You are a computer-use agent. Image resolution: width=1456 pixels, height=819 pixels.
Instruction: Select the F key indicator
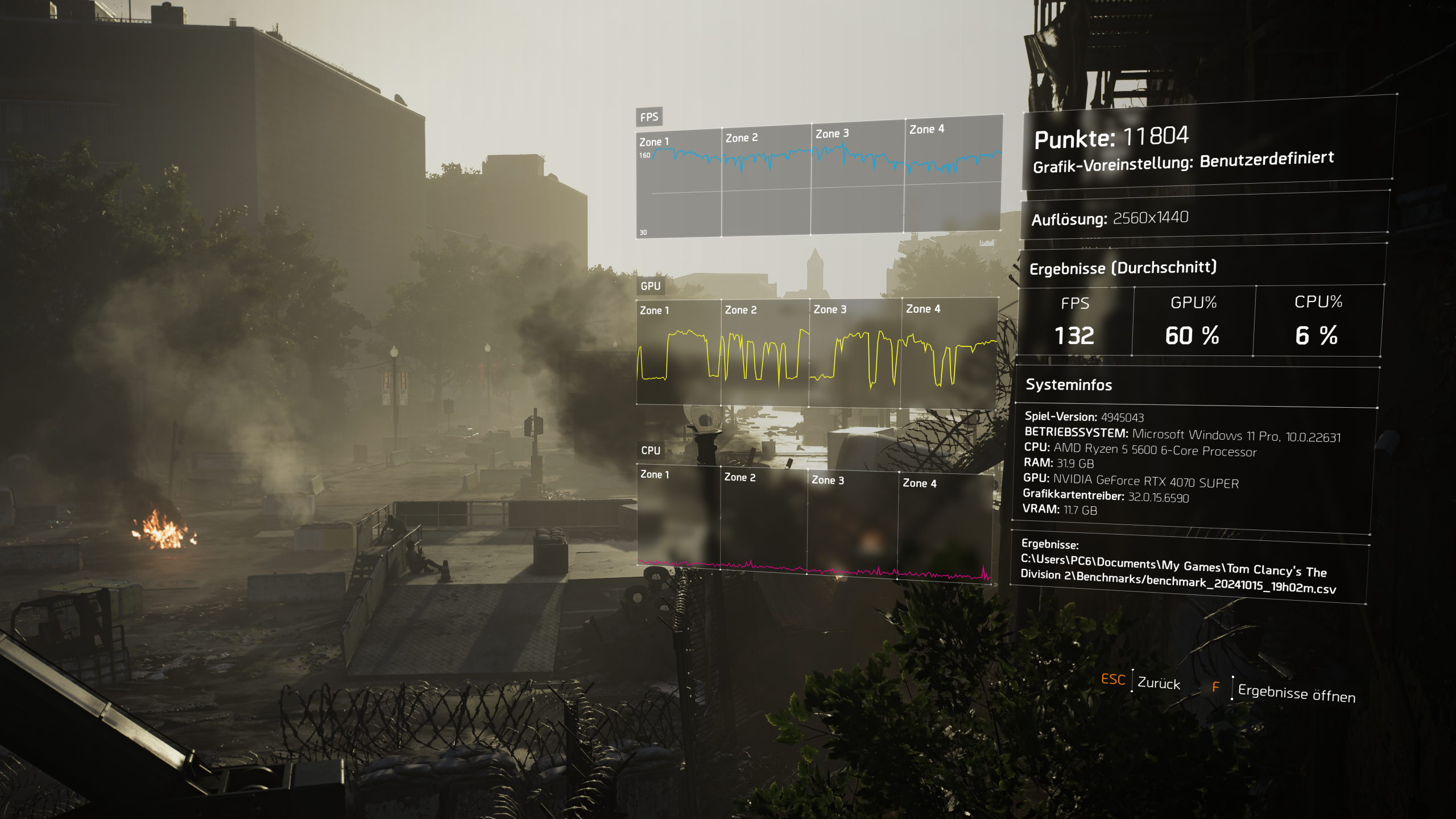pos(1215,686)
